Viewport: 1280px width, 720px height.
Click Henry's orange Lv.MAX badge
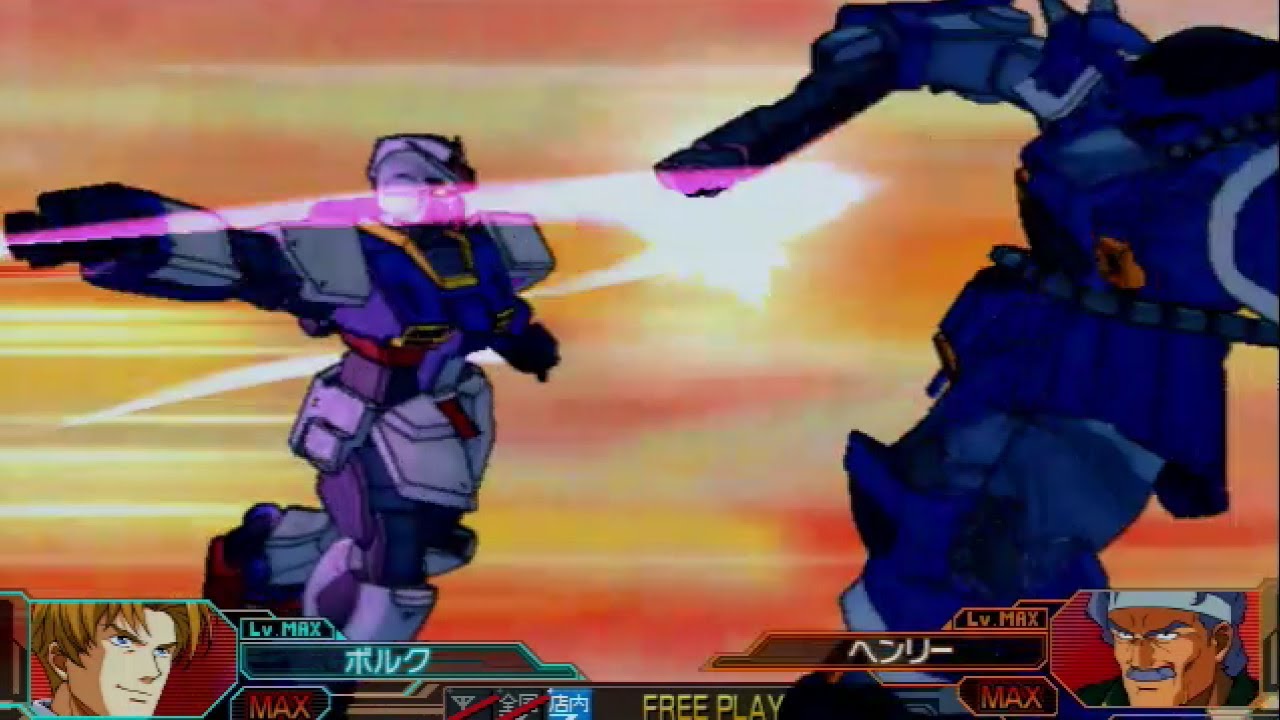1000,617
